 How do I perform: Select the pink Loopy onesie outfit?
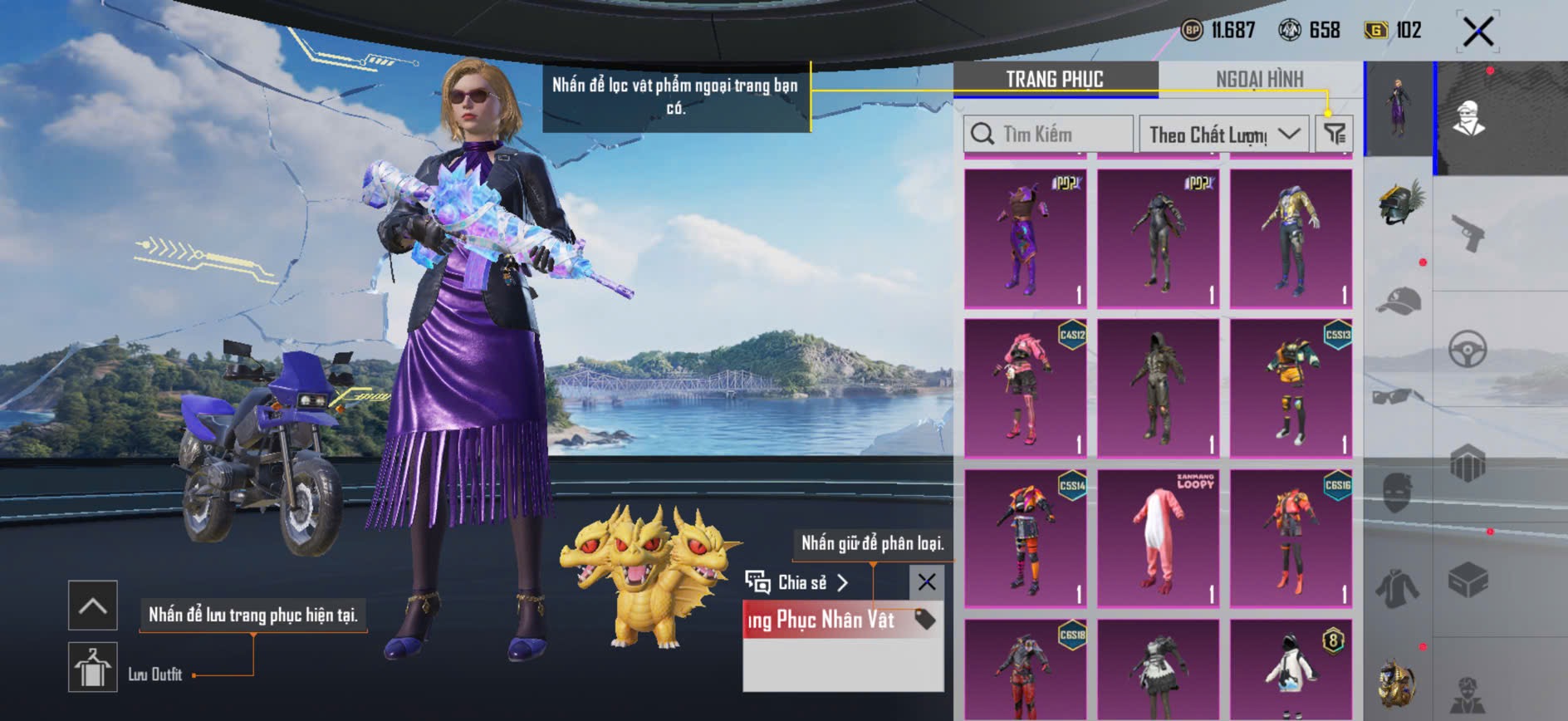click(1158, 537)
